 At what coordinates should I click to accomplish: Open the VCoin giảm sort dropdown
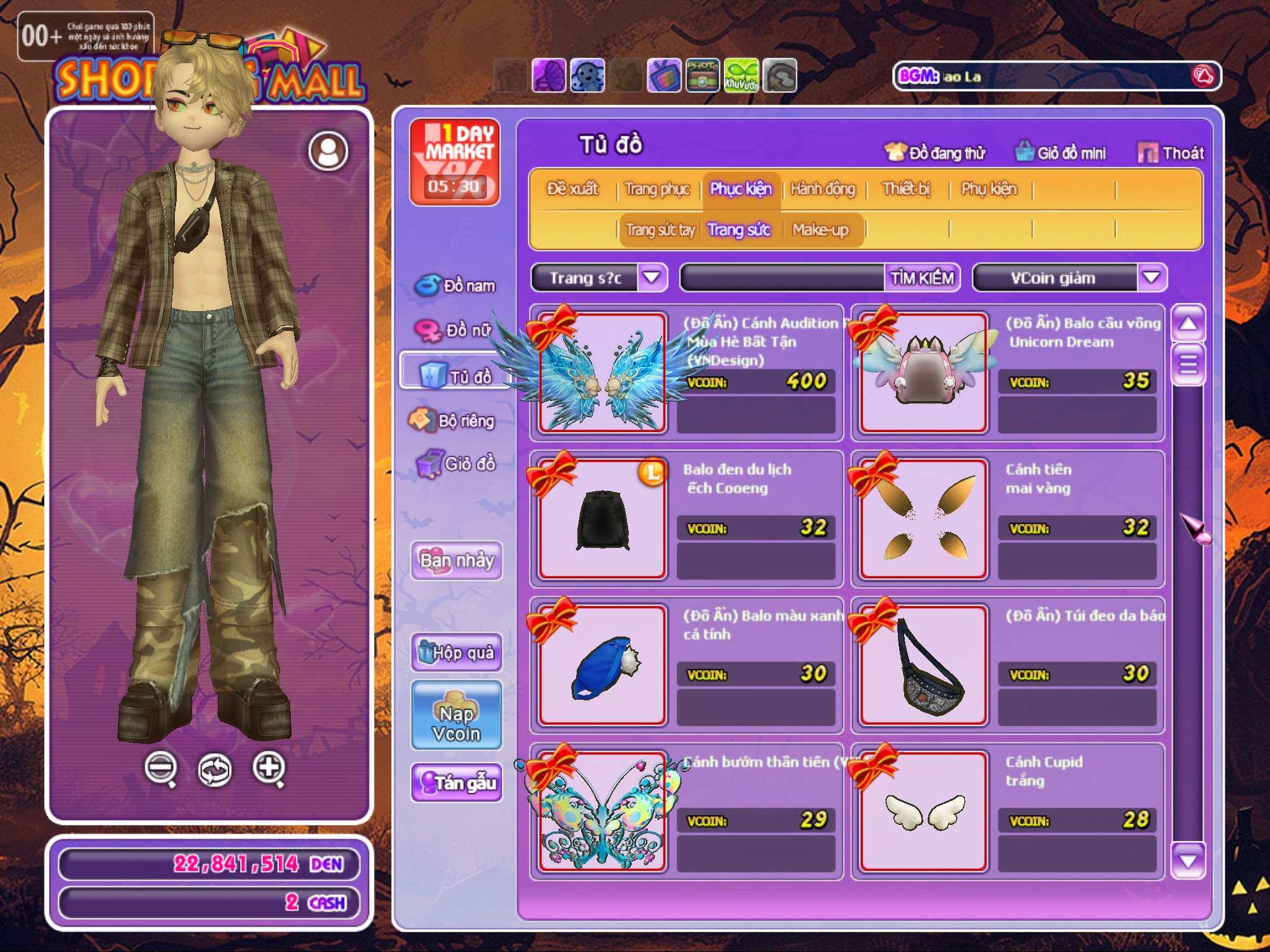point(1151,277)
